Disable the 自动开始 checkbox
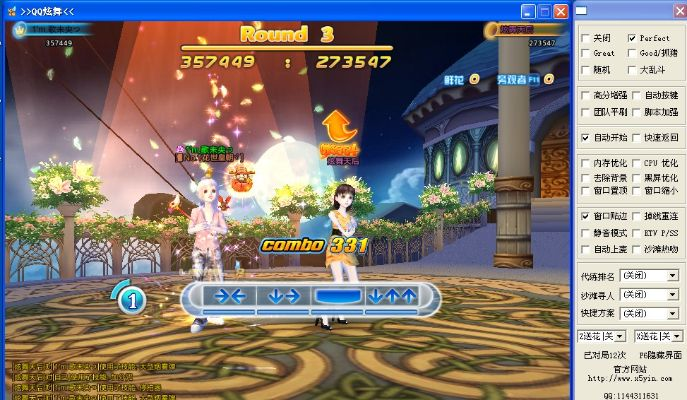Image resolution: width=687 pixels, height=400 pixels. pos(585,137)
